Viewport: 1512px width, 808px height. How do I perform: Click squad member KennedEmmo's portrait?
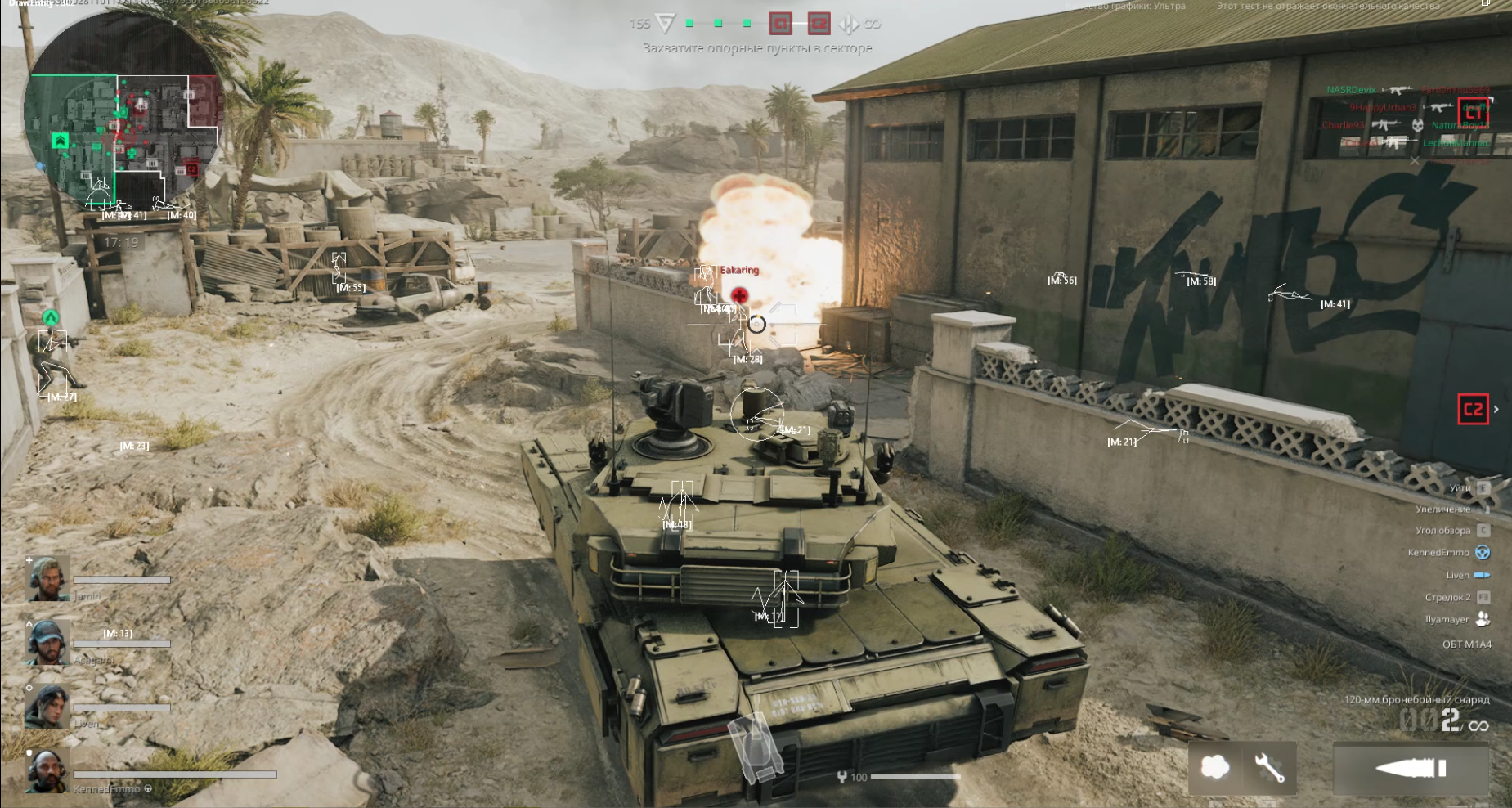(48, 771)
